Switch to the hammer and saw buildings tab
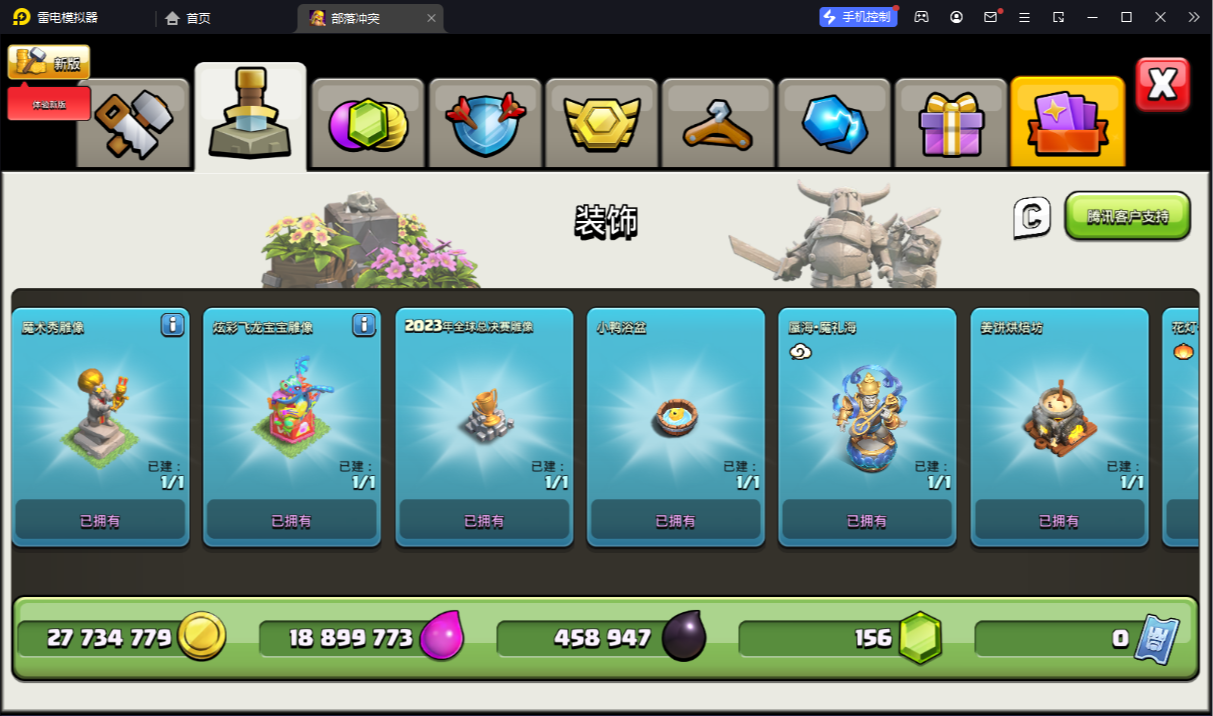 pos(133,123)
